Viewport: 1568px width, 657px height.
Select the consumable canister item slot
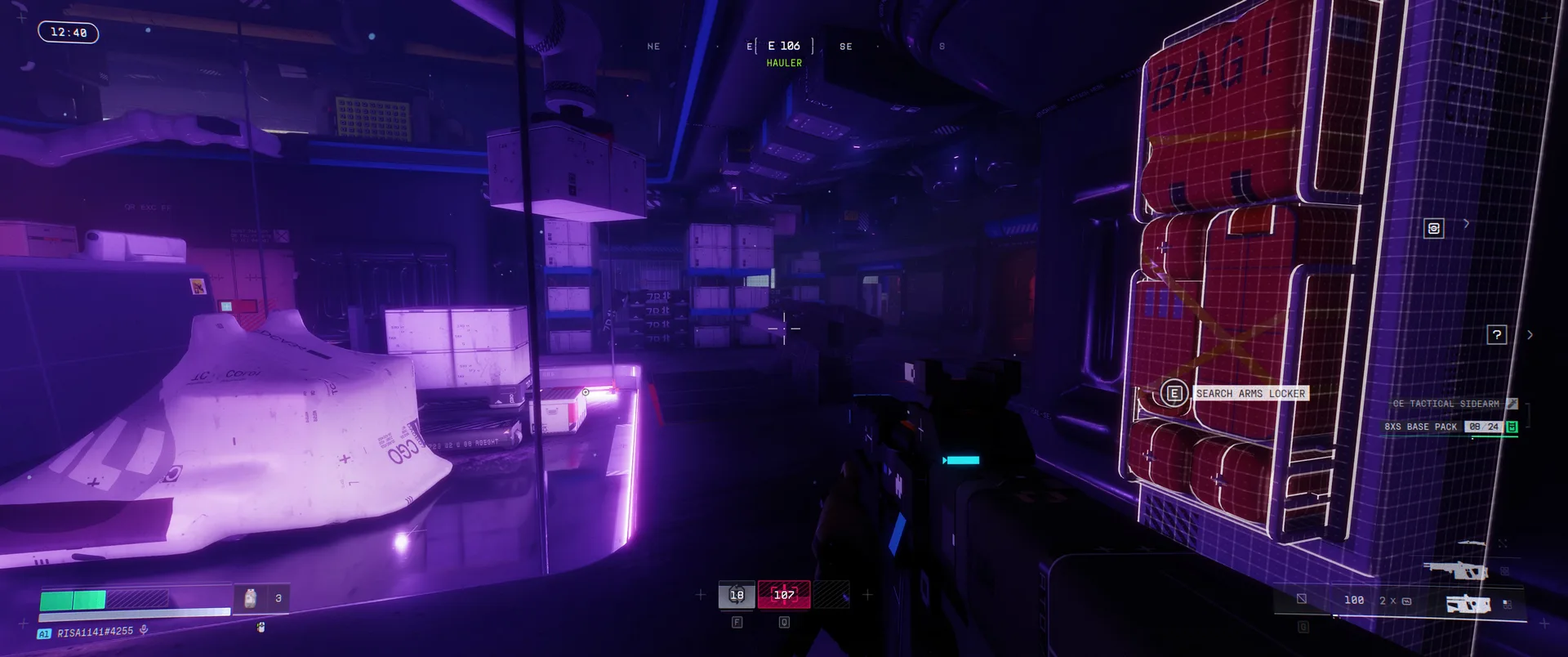pos(251,598)
